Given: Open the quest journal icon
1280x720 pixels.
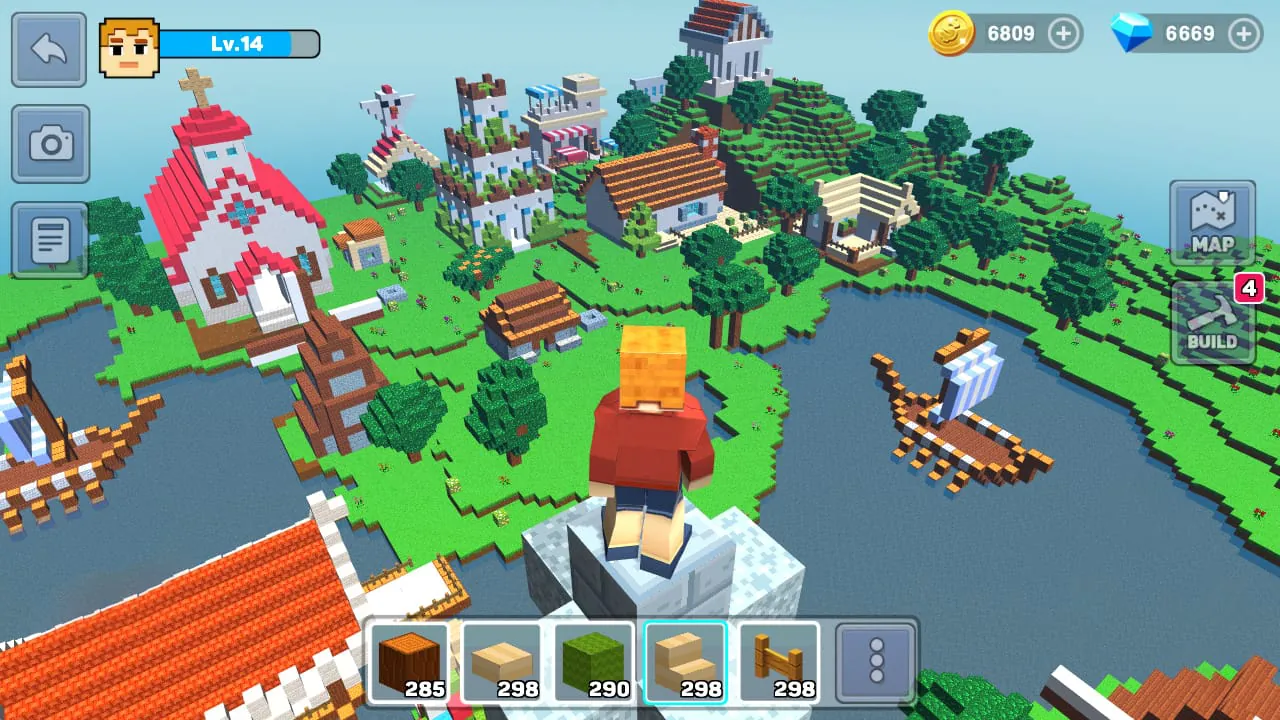Looking at the screenshot, I should click(x=49, y=237).
